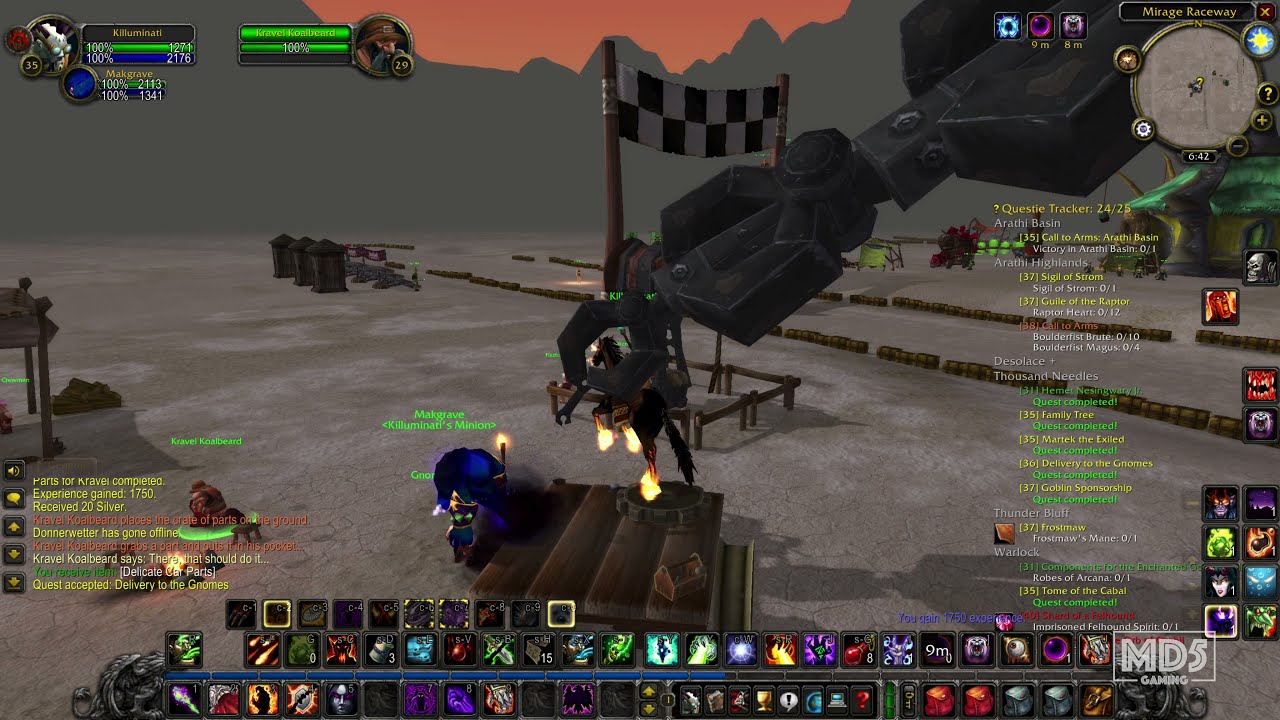
Task: Click the minimap zoom in plus button
Action: click(x=1262, y=119)
